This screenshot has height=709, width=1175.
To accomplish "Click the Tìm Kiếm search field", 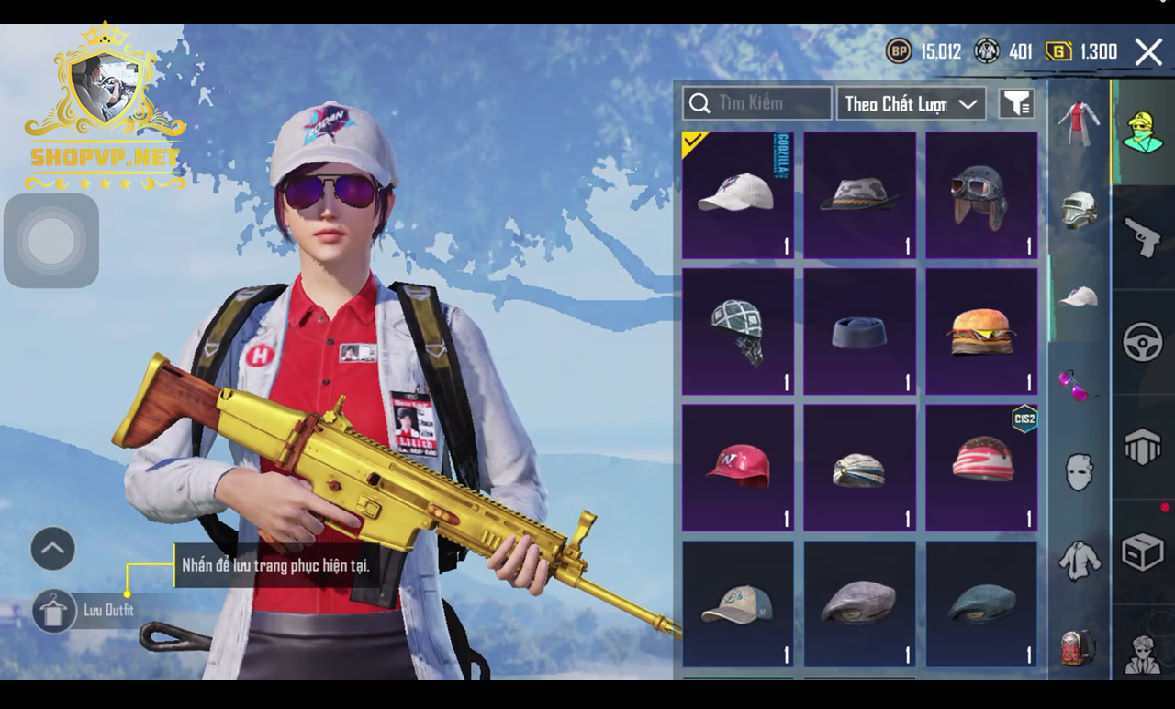I will 757,103.
